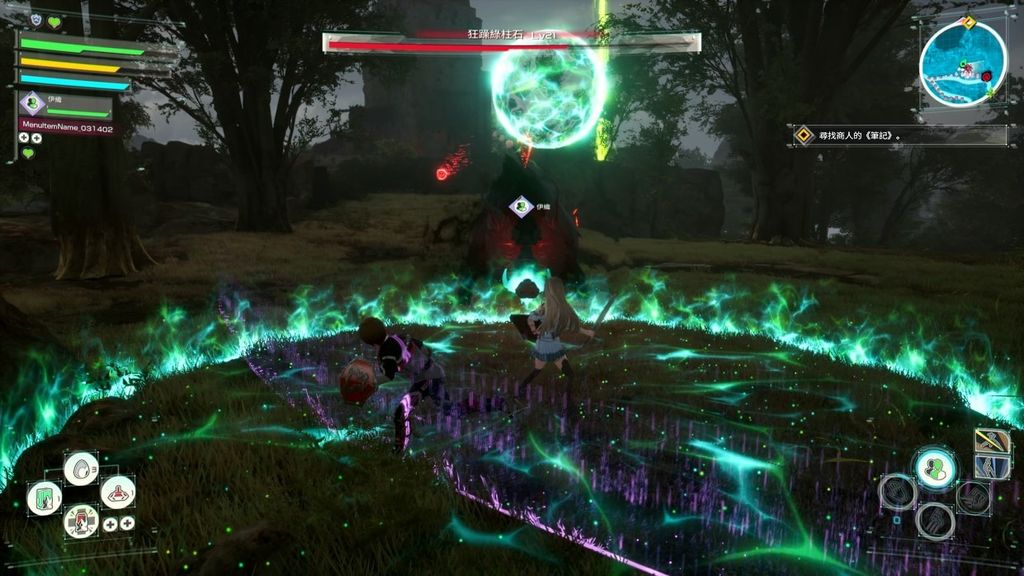Trigger the yellow slash sword art
This screenshot has height=576, width=1024.
(x=992, y=441)
